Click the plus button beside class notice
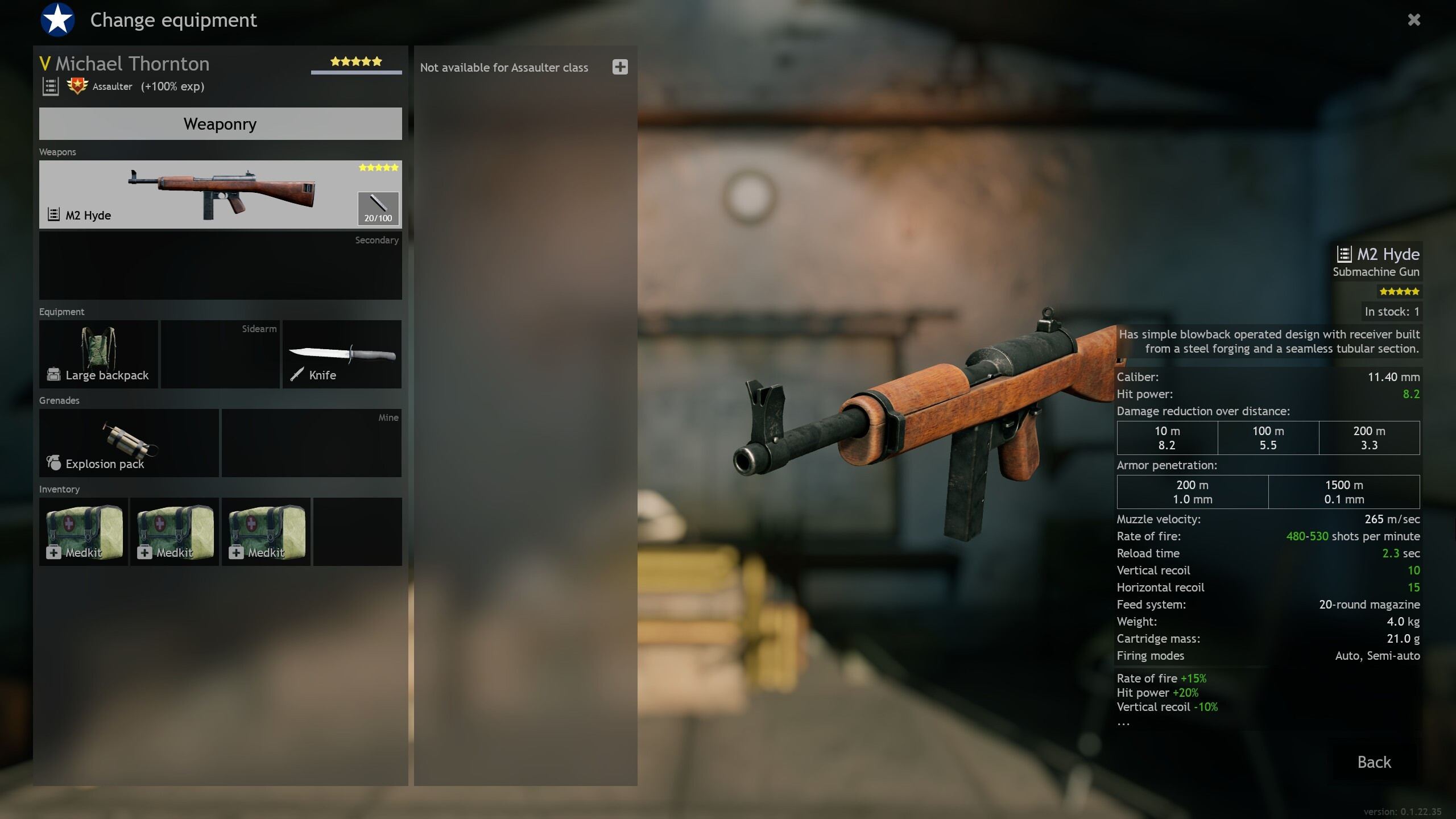 click(620, 67)
